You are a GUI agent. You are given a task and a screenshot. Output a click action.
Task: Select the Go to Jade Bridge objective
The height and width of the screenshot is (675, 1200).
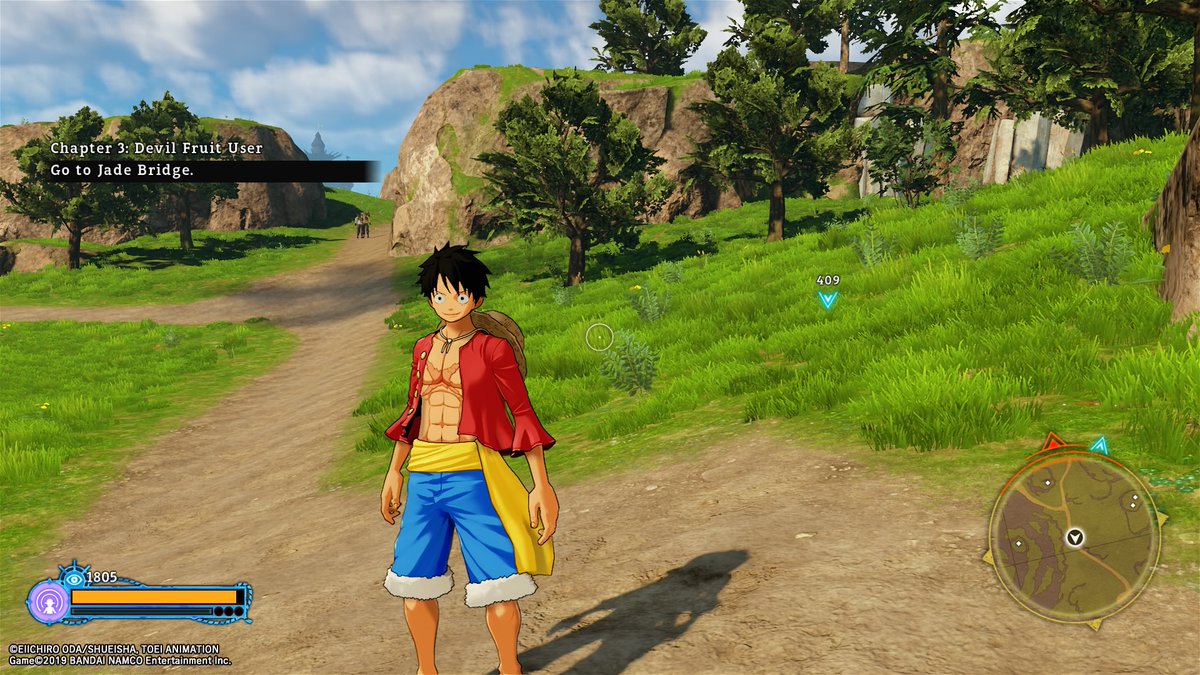click(x=123, y=171)
